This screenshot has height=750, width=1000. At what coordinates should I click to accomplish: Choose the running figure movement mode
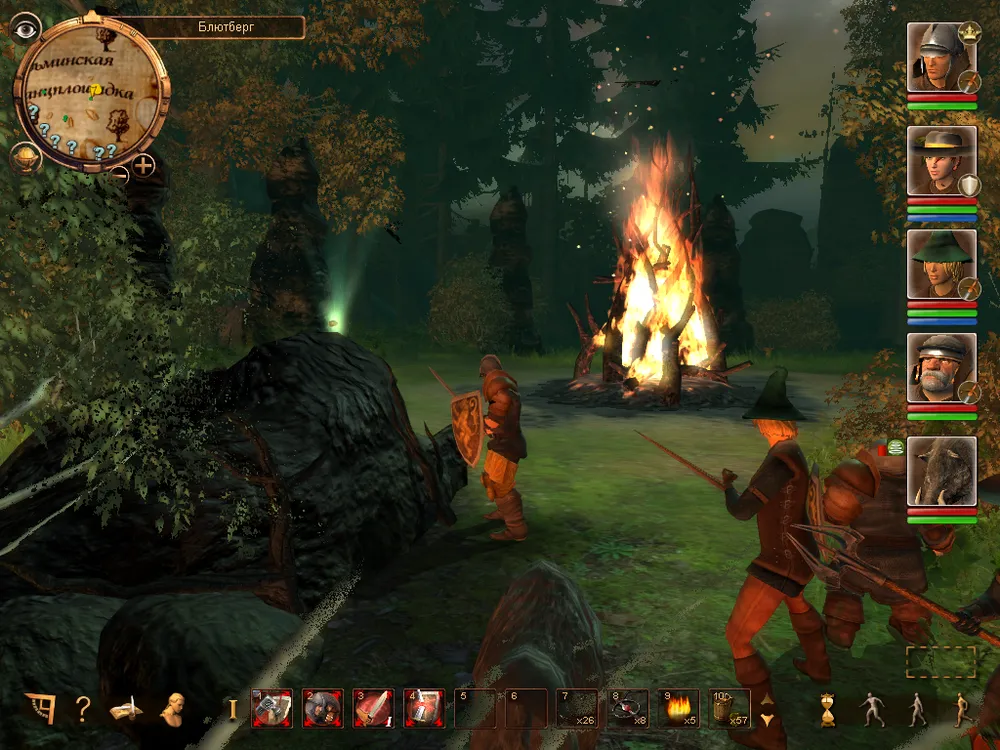pyautogui.click(x=960, y=709)
